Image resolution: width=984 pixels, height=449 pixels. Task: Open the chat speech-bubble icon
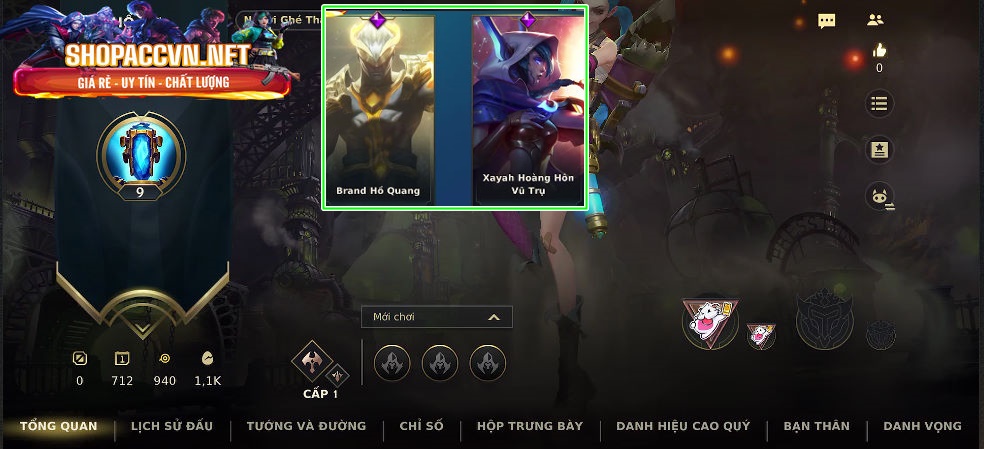pos(827,21)
